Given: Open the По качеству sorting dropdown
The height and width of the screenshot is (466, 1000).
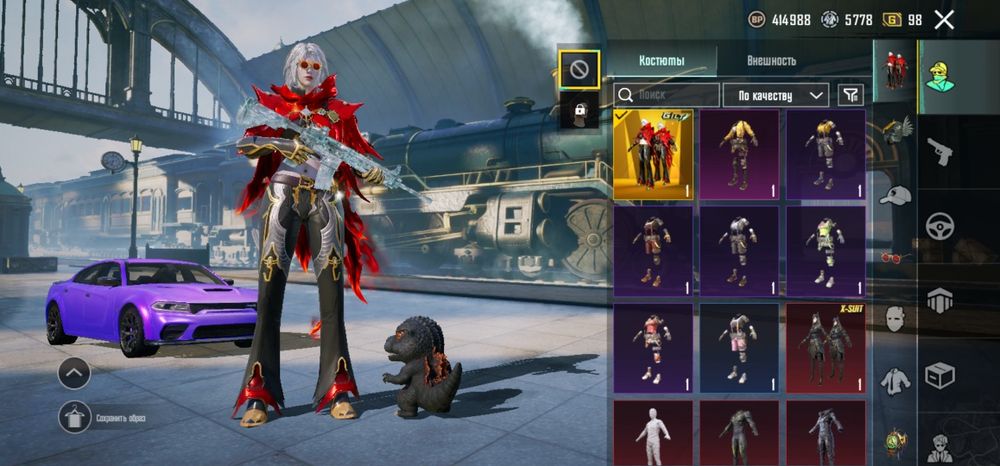Looking at the screenshot, I should pos(775,95).
